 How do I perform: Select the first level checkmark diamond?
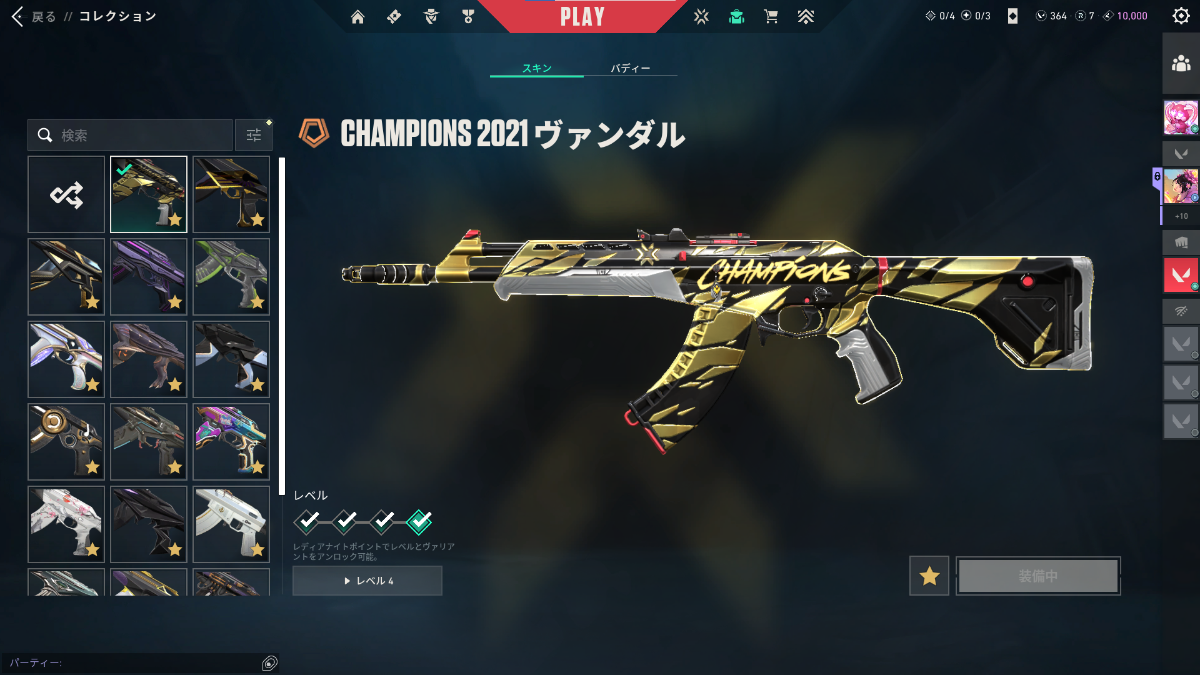coord(308,520)
